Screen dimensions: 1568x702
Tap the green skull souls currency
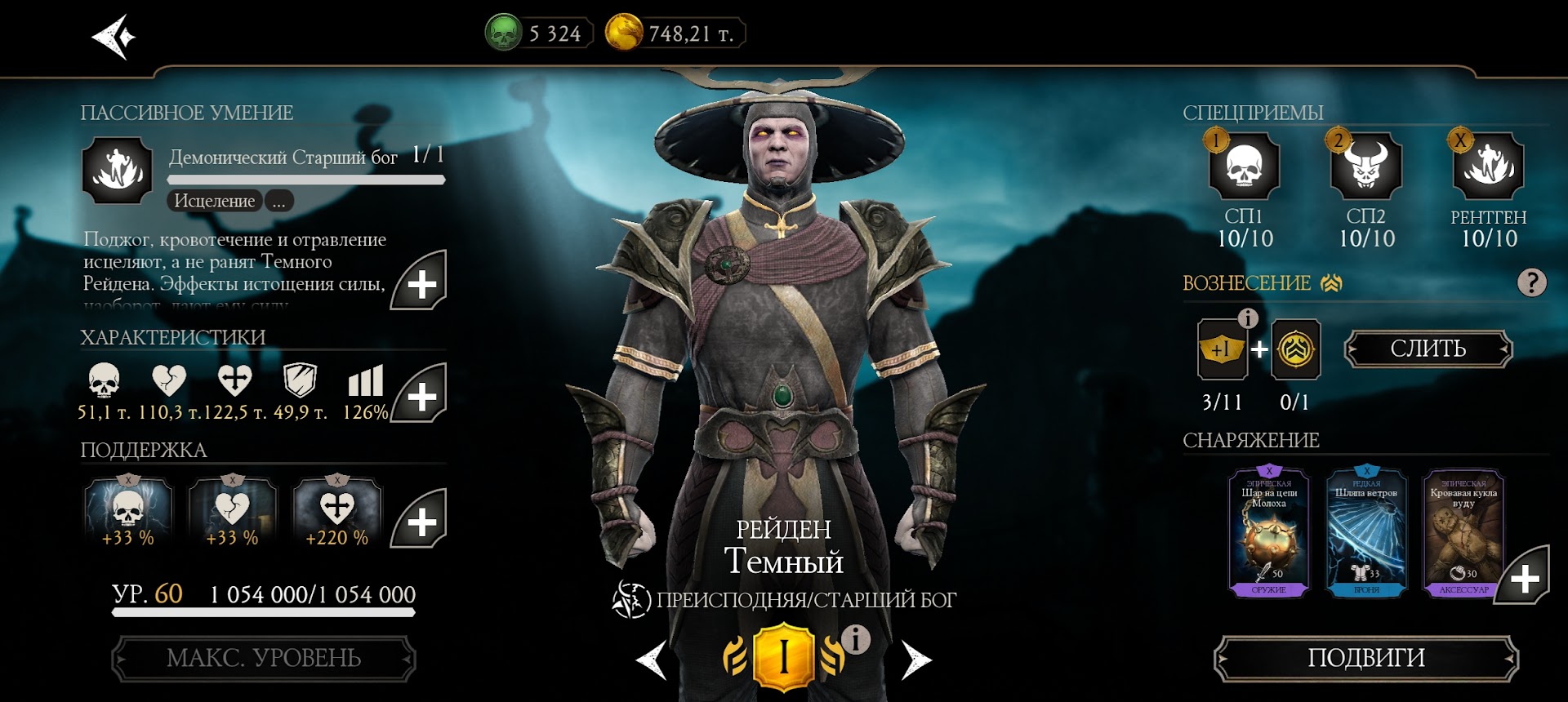tap(504, 33)
